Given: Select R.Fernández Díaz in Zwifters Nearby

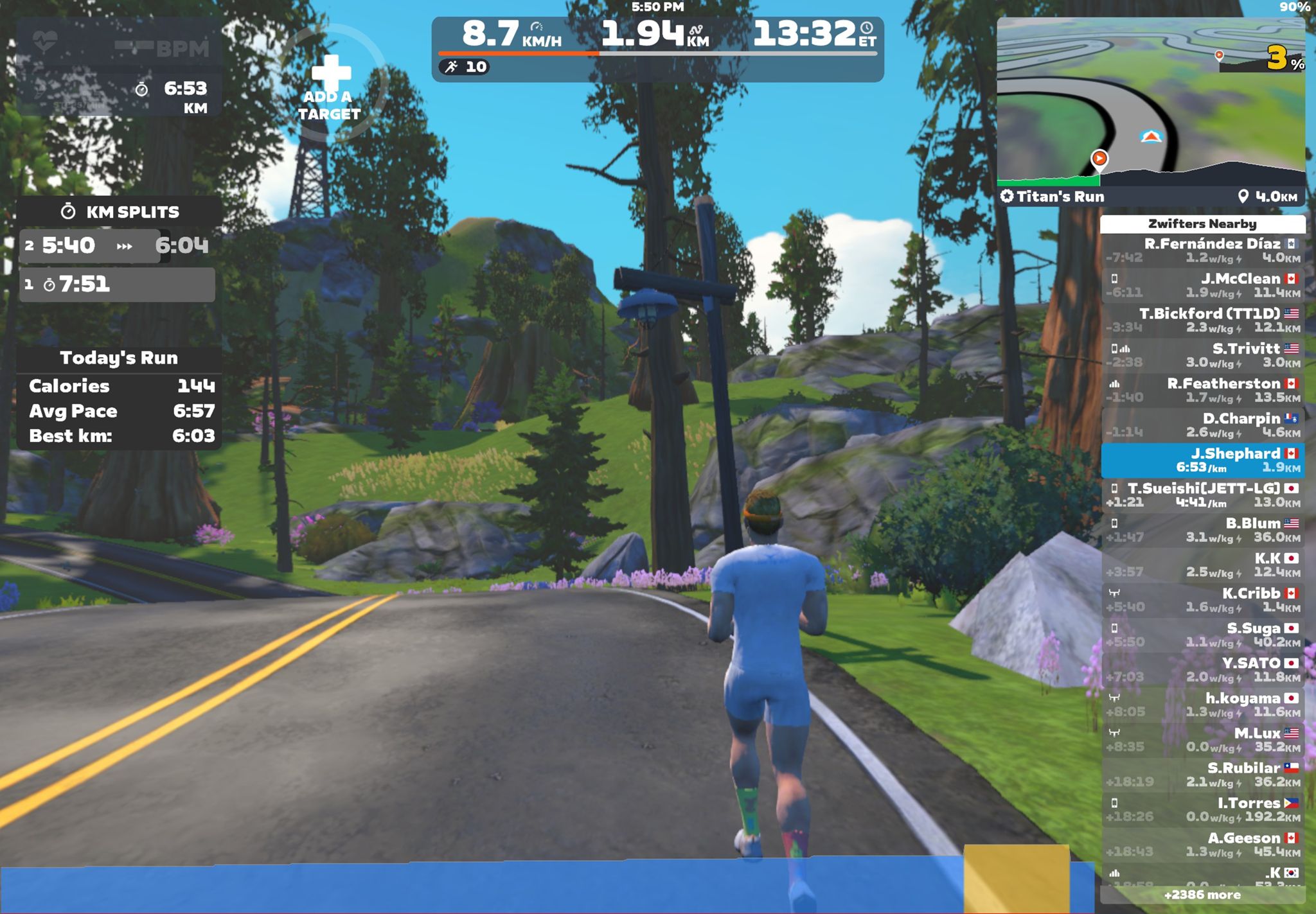Looking at the screenshot, I should tap(1202, 250).
